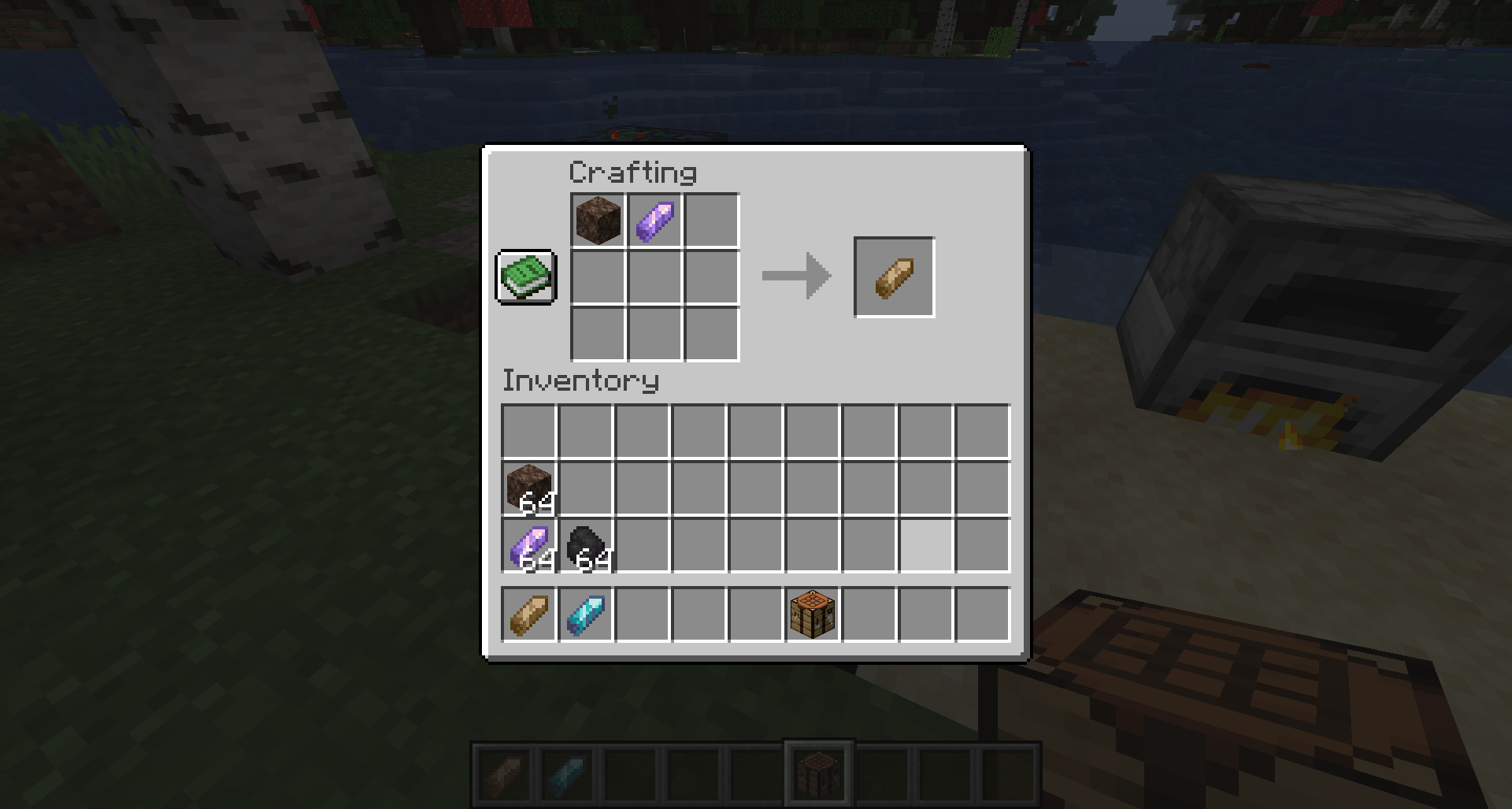Open the green recipe book

click(526, 277)
